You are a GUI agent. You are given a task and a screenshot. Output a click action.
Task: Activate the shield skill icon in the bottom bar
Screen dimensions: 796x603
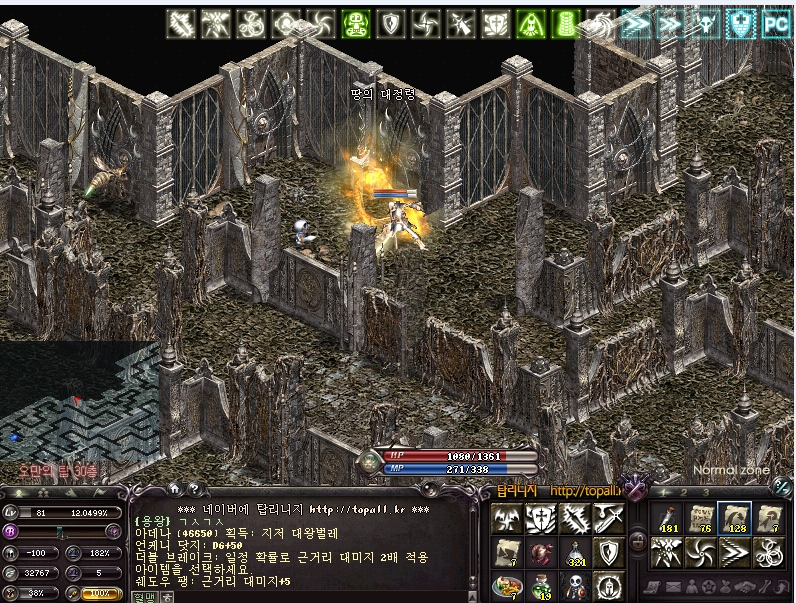click(x=609, y=553)
